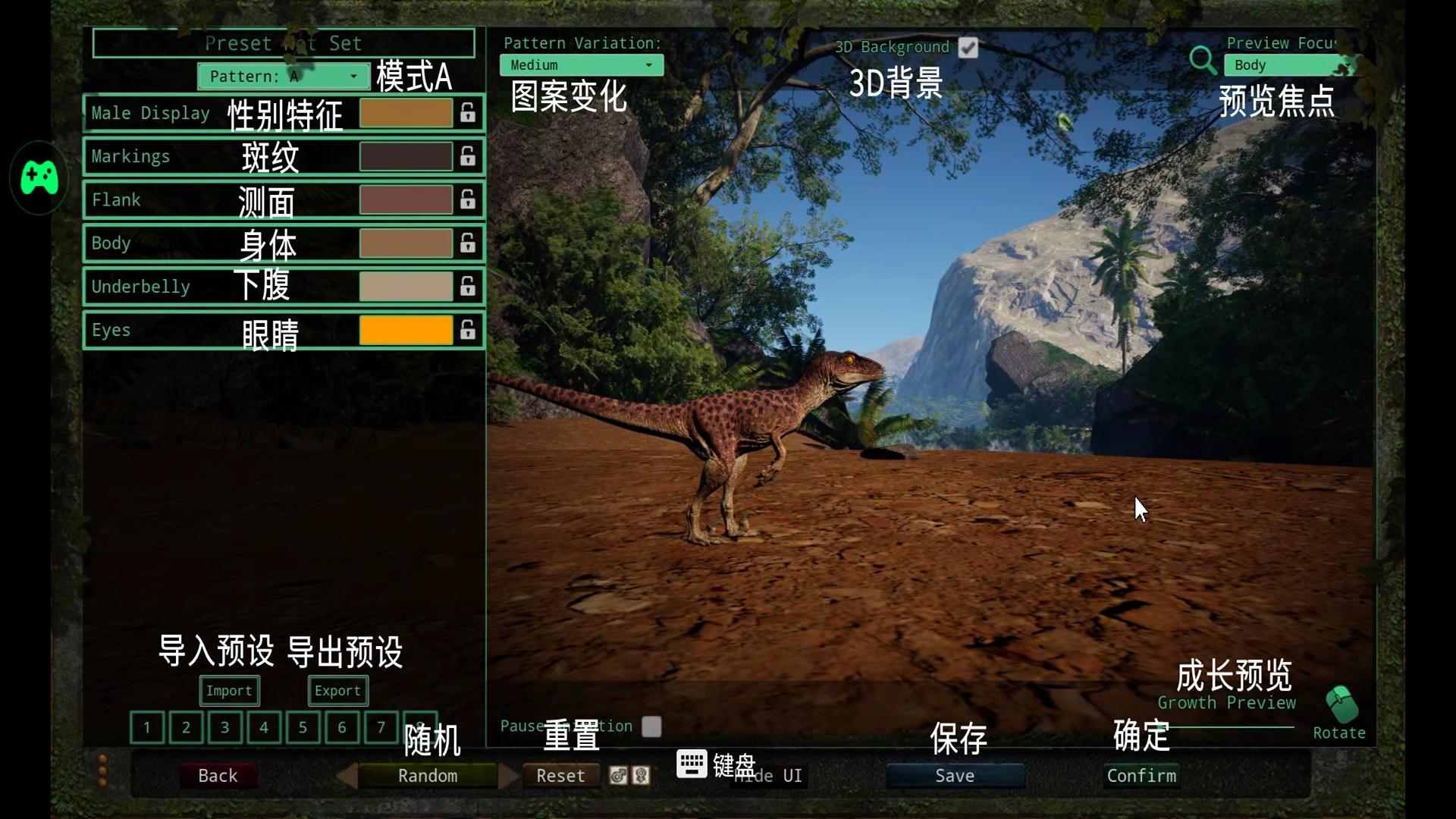The height and width of the screenshot is (819, 1456).
Task: Go Back to the previous screen
Action: [x=218, y=776]
